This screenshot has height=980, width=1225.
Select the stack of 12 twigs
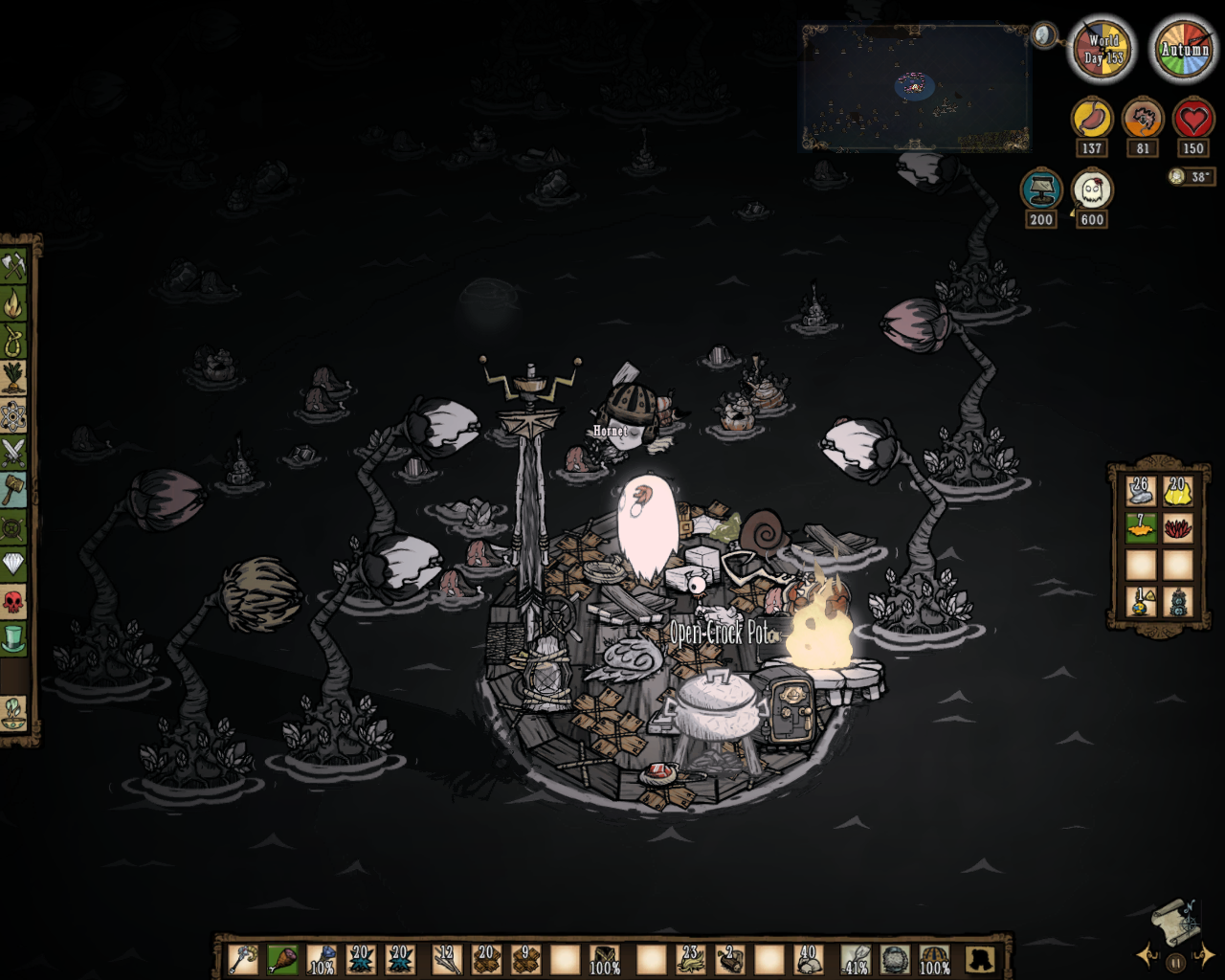(x=445, y=959)
